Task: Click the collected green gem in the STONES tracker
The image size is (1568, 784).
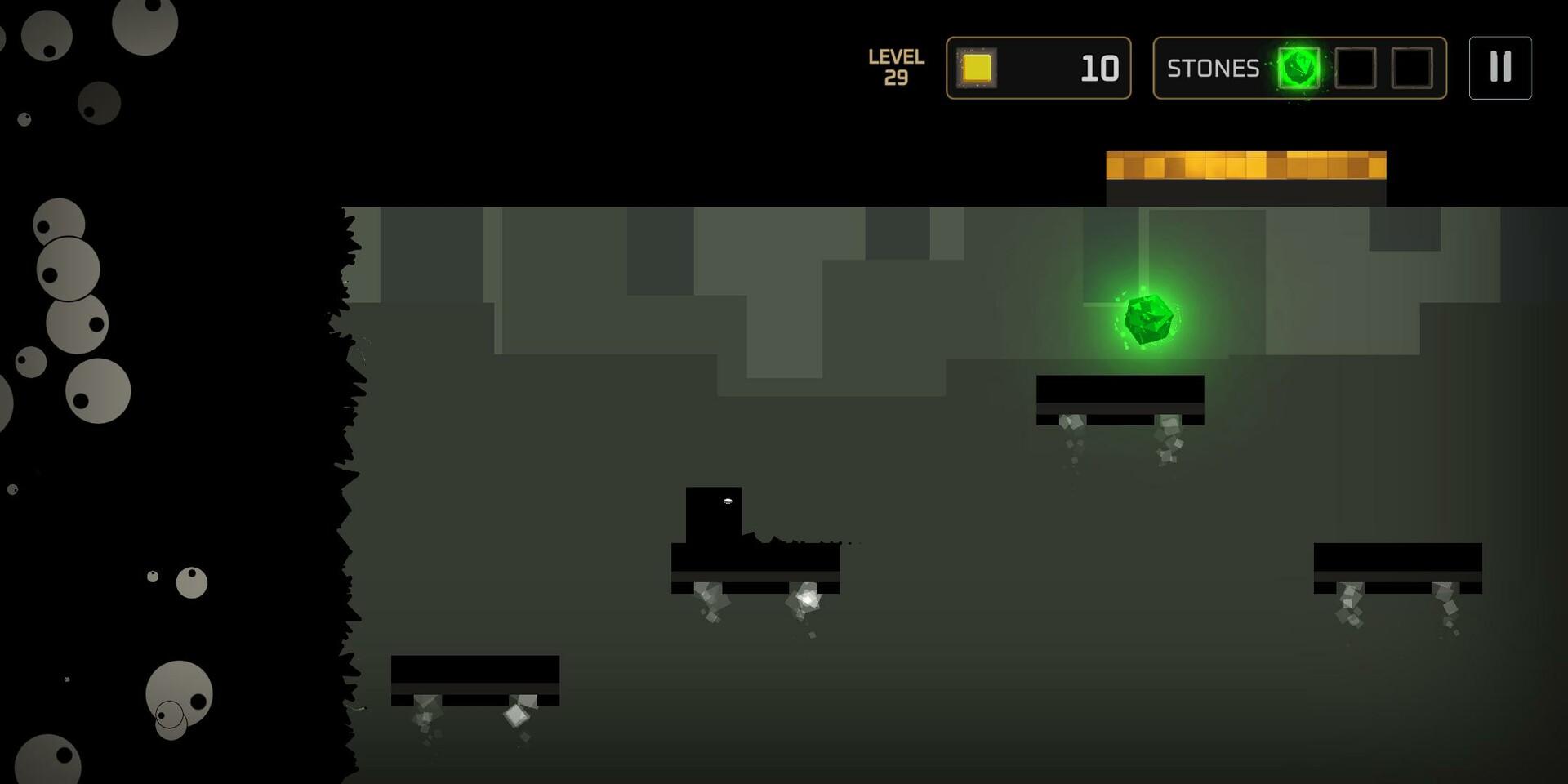Action: click(x=1298, y=68)
